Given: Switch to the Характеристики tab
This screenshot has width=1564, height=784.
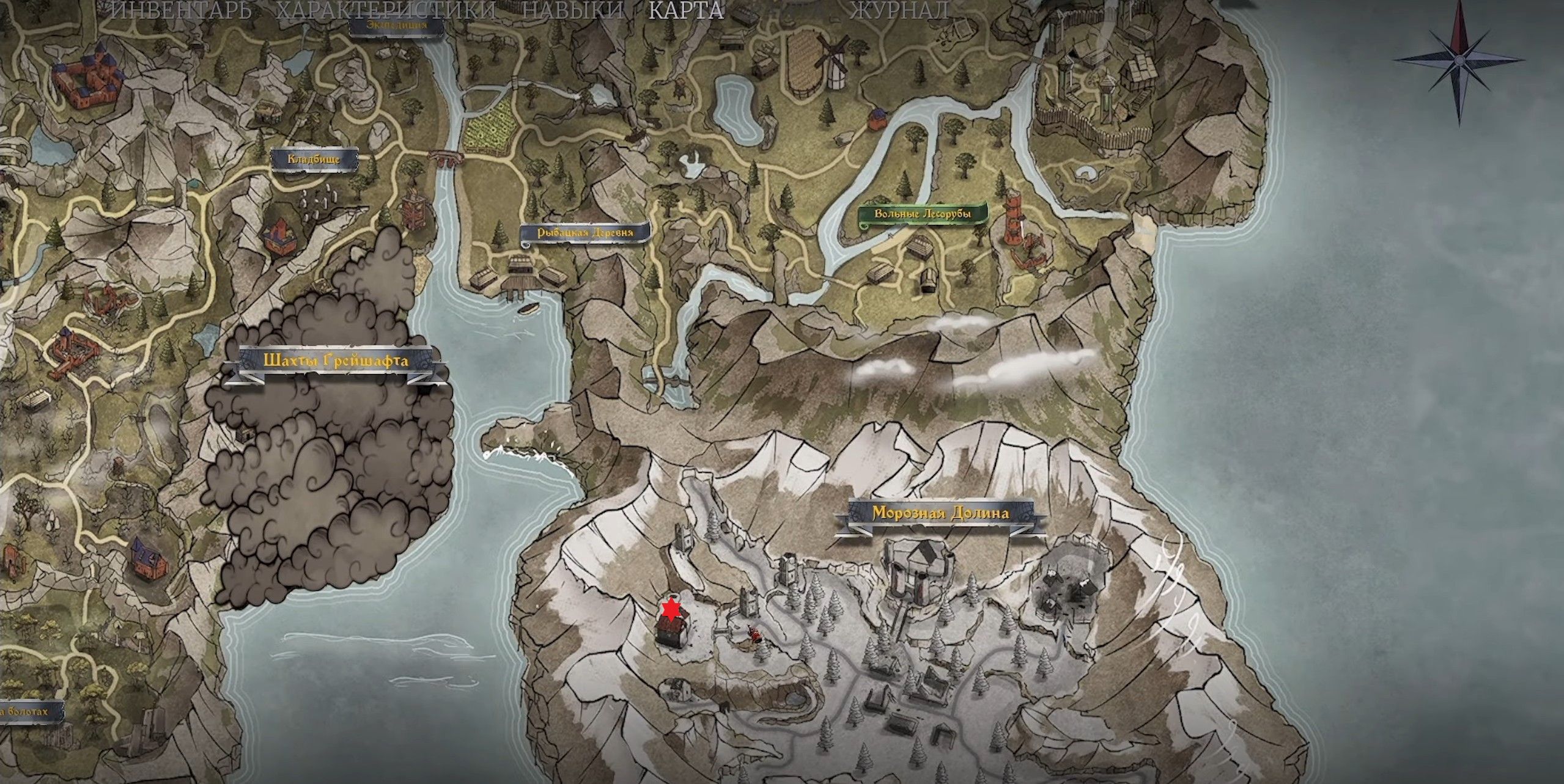Looking at the screenshot, I should pos(386,11).
